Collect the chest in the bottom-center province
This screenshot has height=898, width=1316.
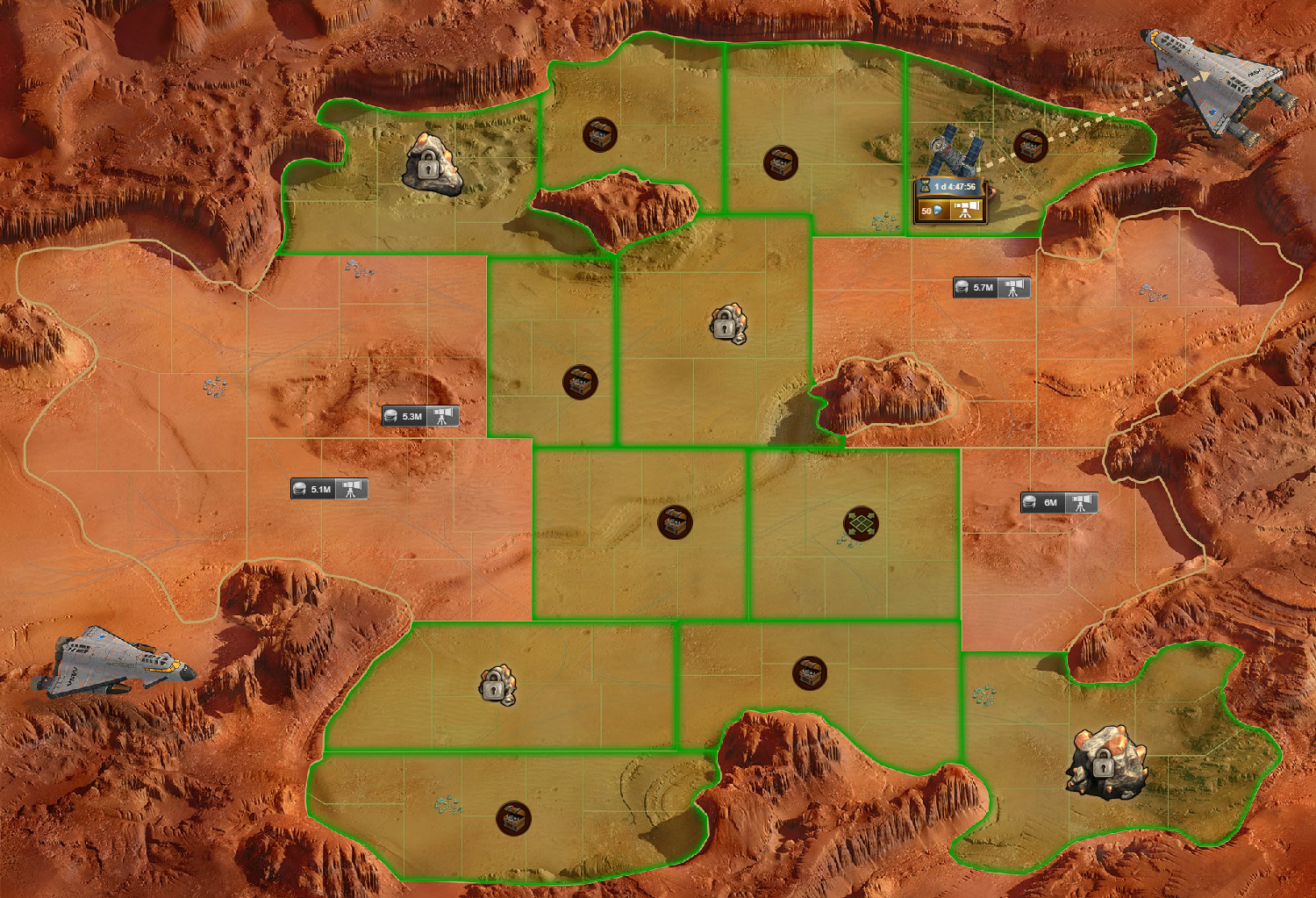(x=812, y=672)
